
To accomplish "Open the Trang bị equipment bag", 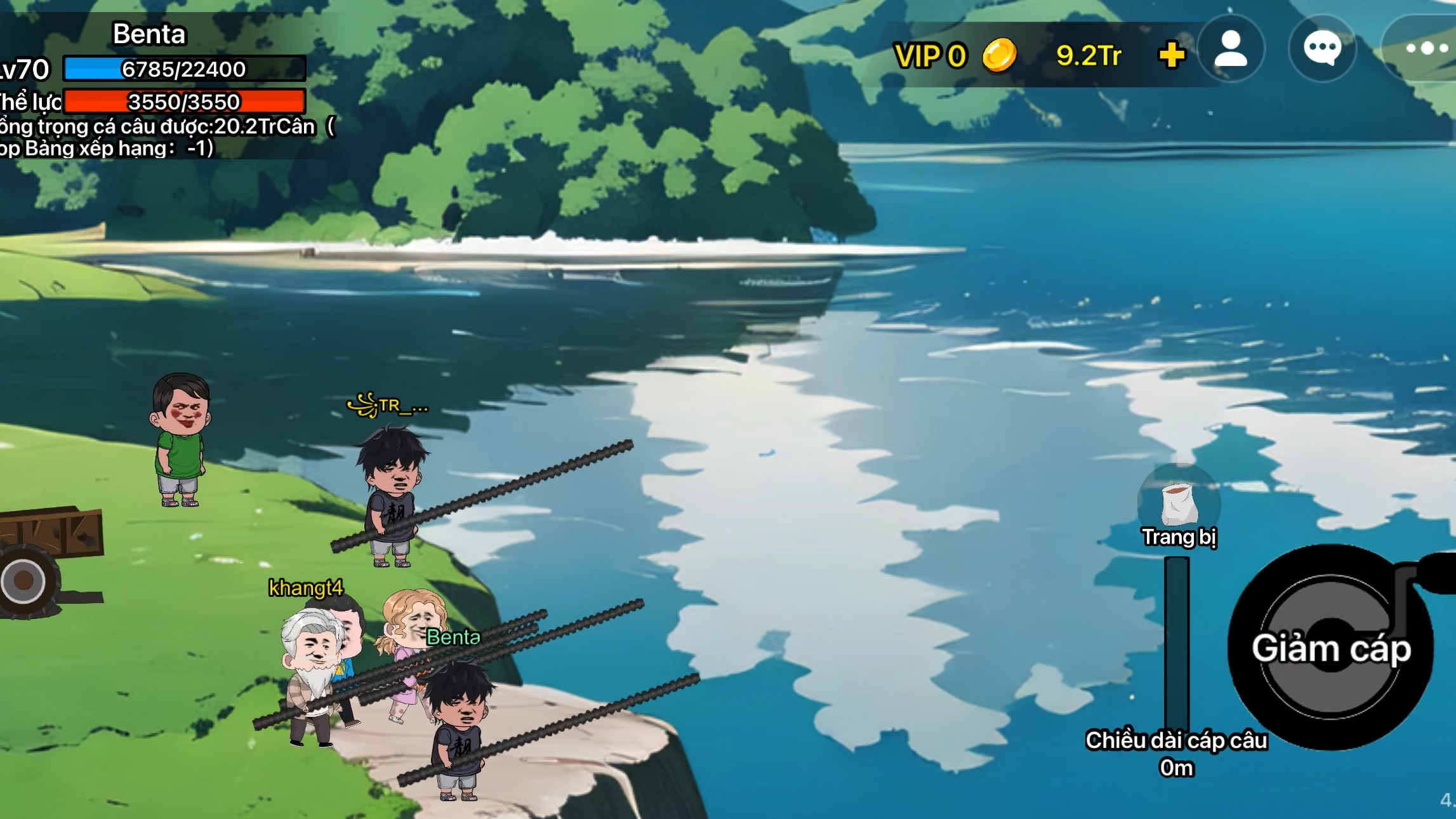I will [1179, 506].
